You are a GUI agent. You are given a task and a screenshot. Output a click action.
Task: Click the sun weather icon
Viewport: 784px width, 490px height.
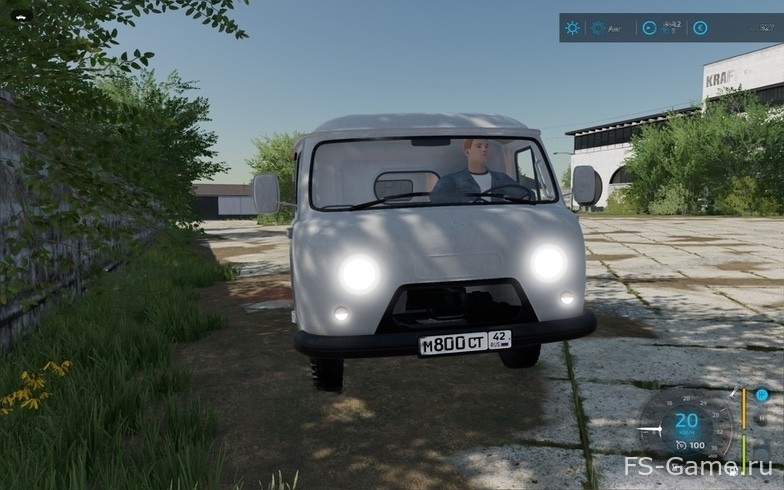[572, 28]
